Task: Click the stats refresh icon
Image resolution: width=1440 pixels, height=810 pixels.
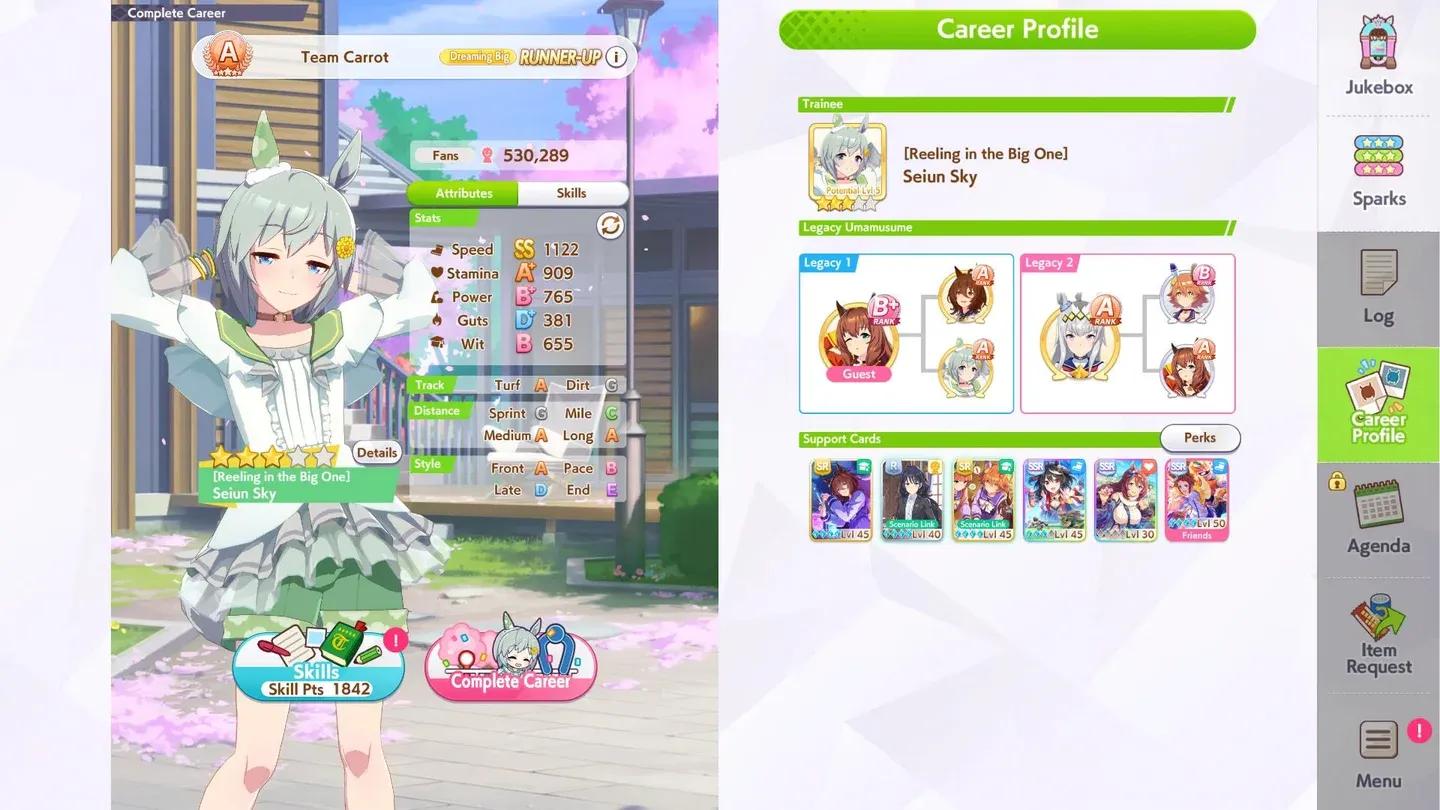Action: [x=610, y=226]
